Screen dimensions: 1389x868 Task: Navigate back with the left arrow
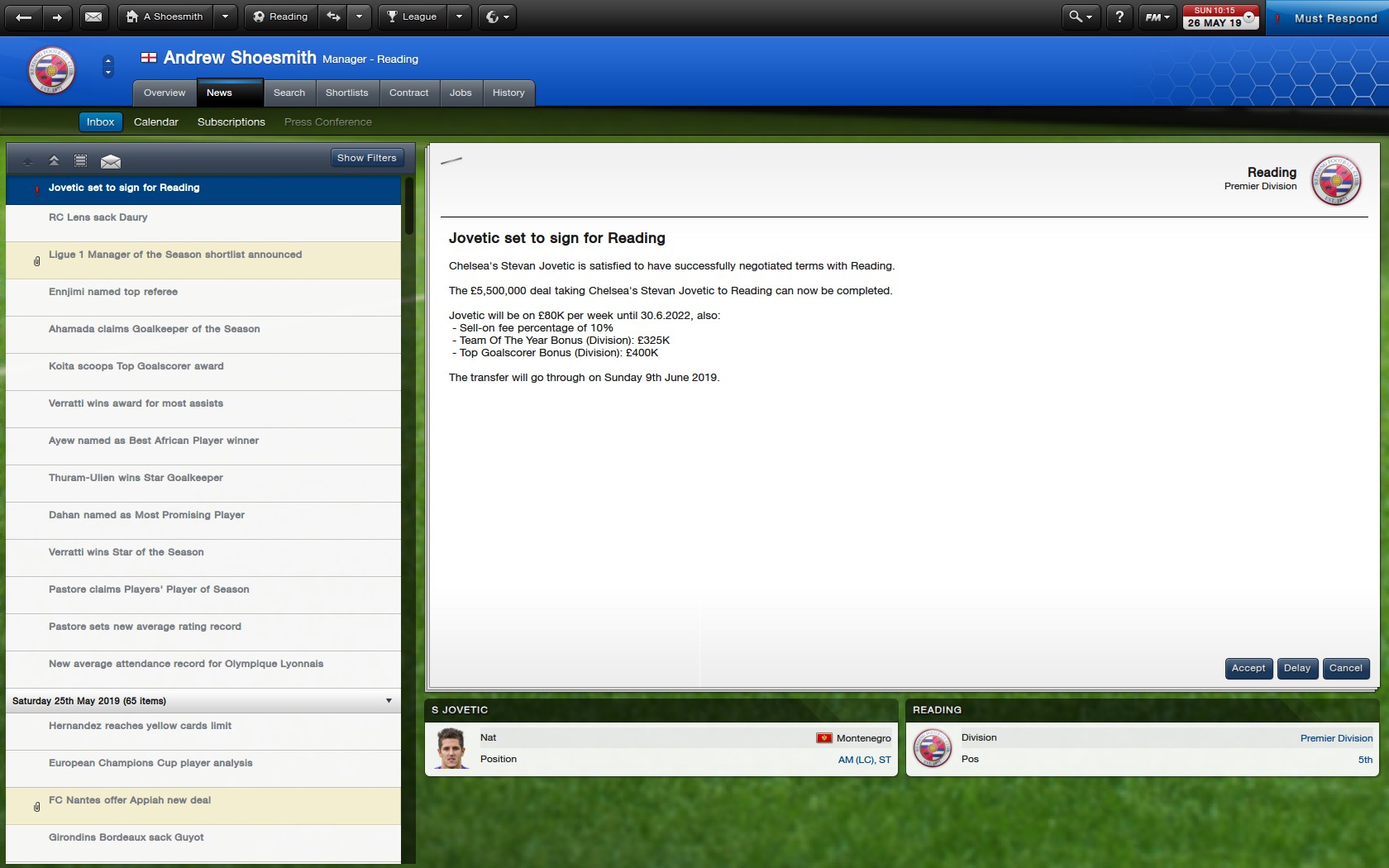click(24, 17)
